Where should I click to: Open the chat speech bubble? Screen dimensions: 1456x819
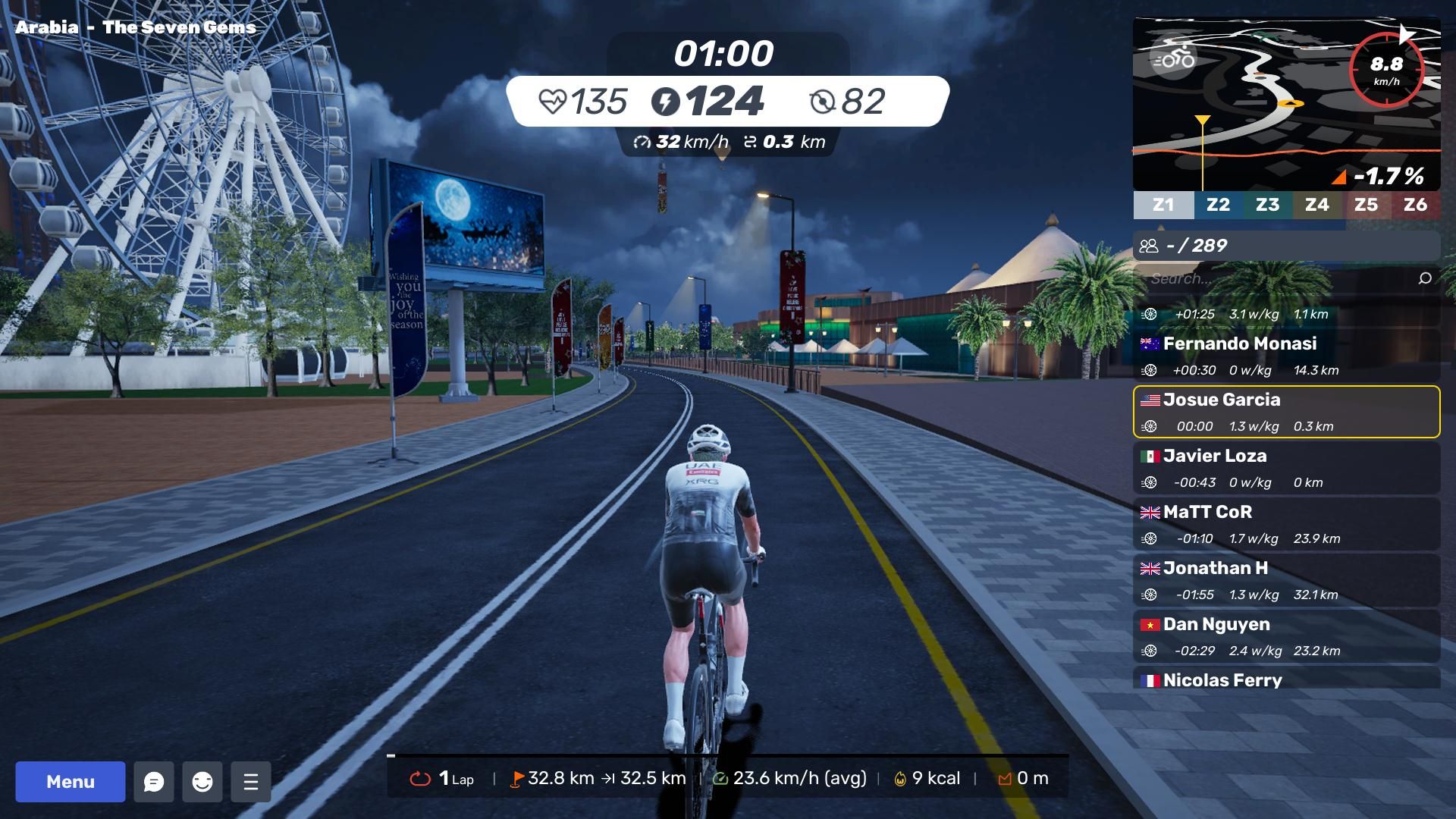(154, 782)
